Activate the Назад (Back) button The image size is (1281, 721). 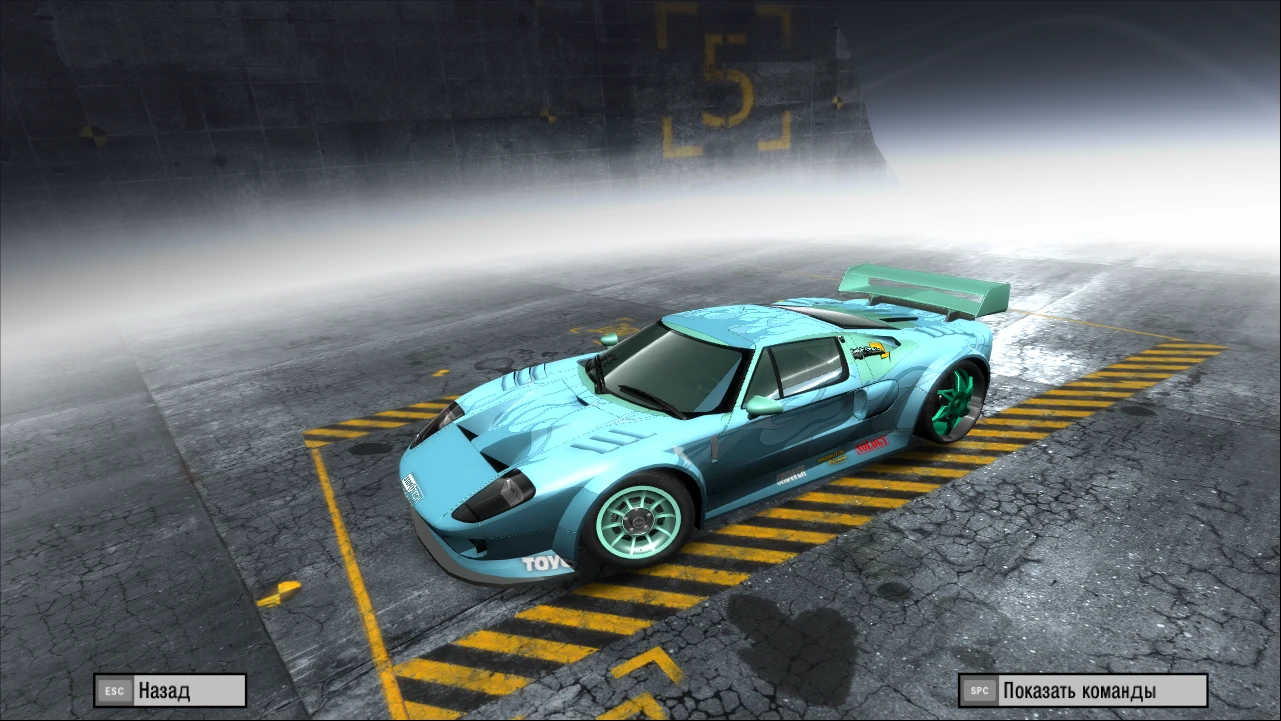coord(169,690)
